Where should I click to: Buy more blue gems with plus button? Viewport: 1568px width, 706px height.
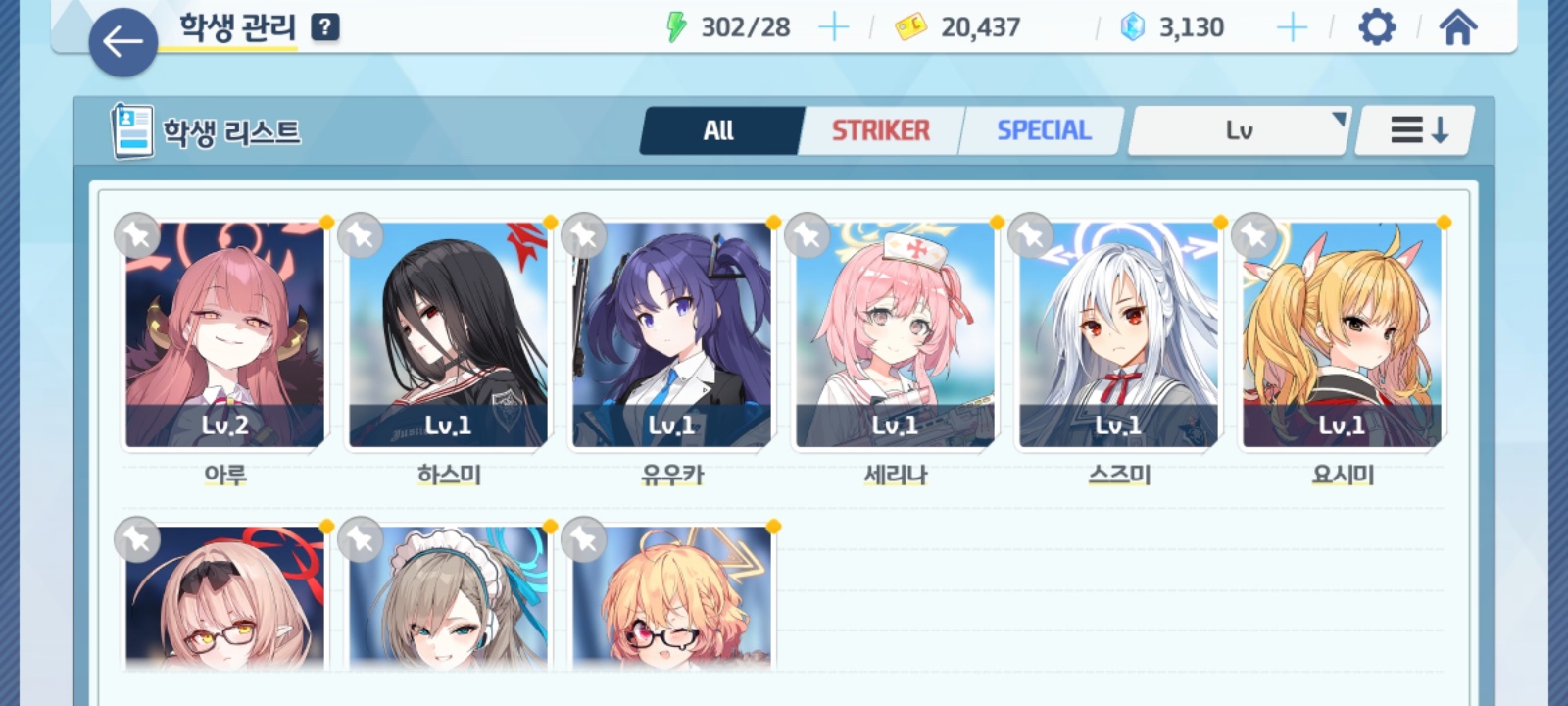click(x=1292, y=27)
